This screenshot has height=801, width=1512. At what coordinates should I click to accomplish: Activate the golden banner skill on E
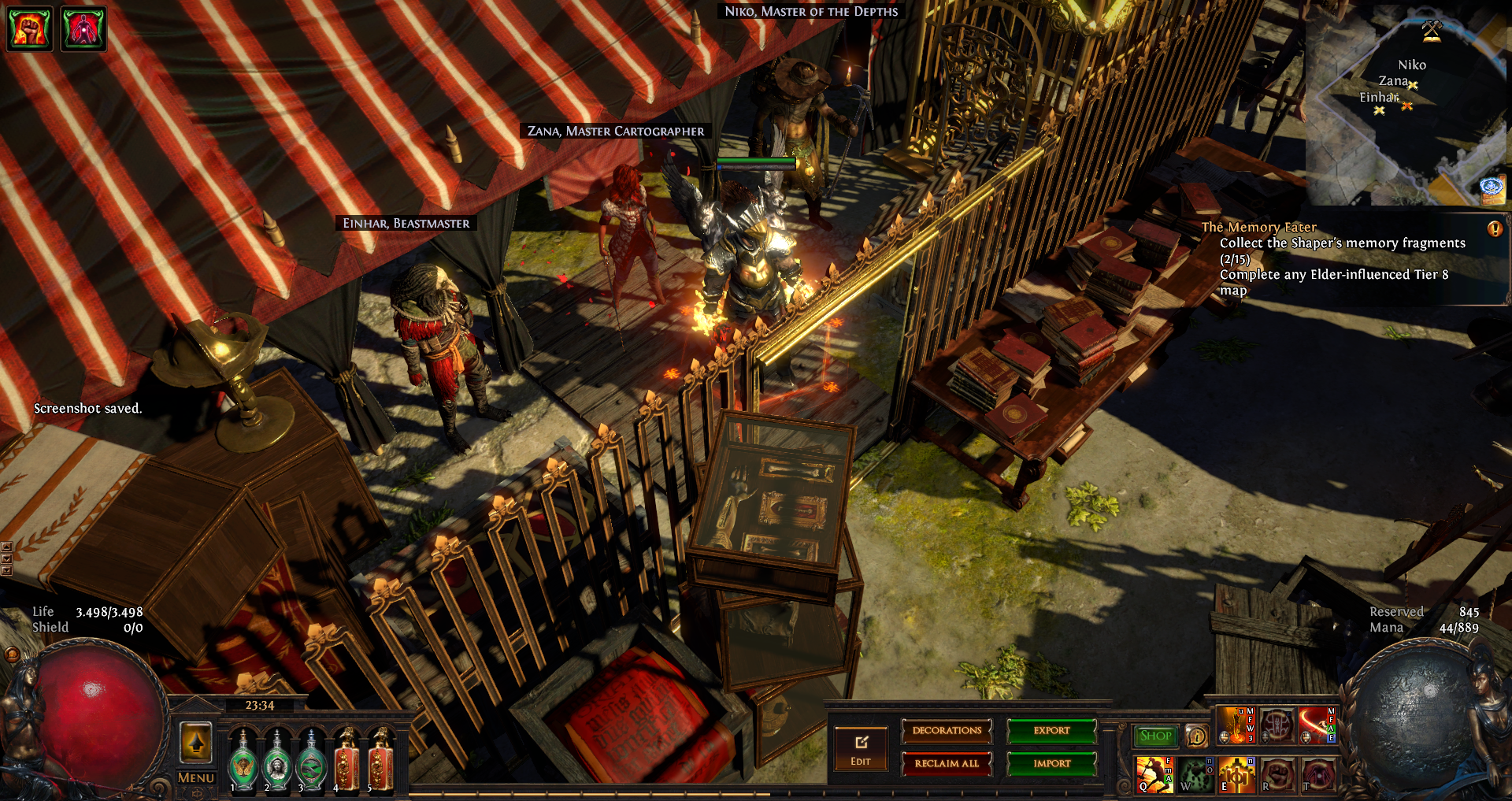pyautogui.click(x=1236, y=774)
